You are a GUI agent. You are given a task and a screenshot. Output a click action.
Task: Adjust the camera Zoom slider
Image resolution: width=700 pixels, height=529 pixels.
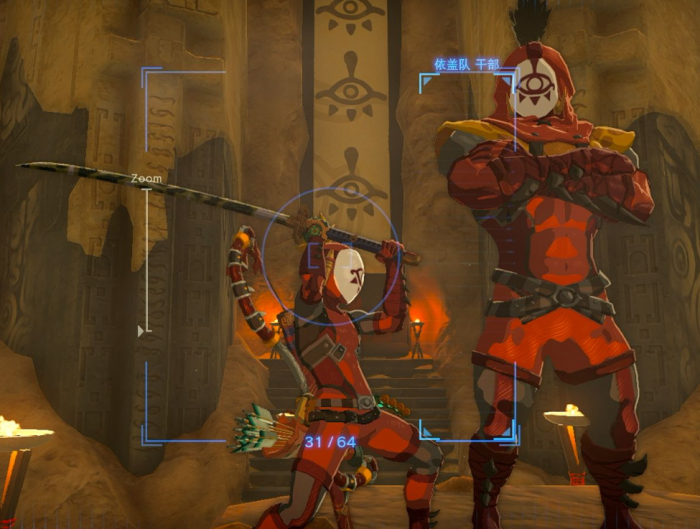tap(142, 330)
